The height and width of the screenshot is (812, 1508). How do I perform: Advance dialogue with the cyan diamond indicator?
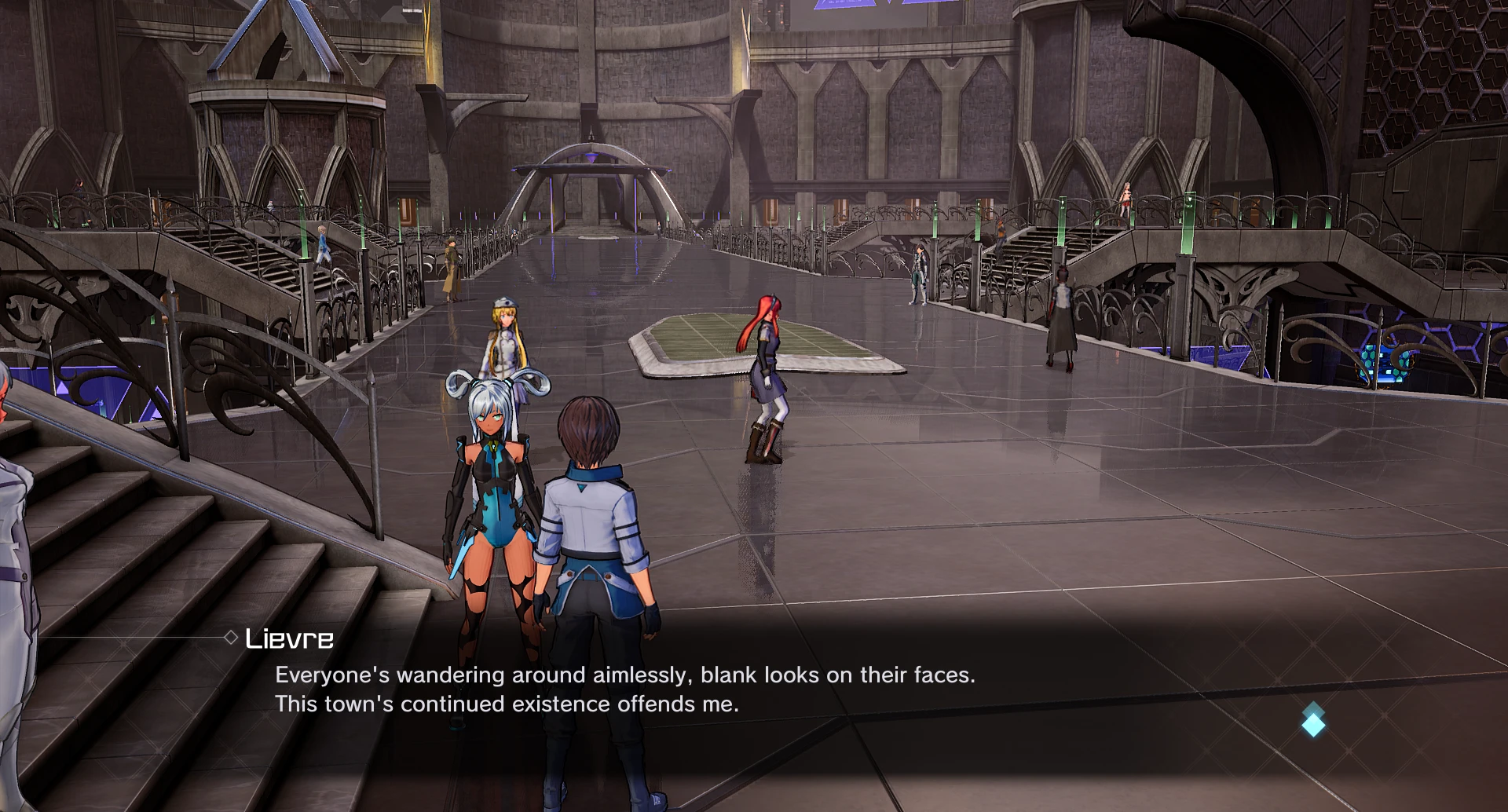click(1313, 721)
